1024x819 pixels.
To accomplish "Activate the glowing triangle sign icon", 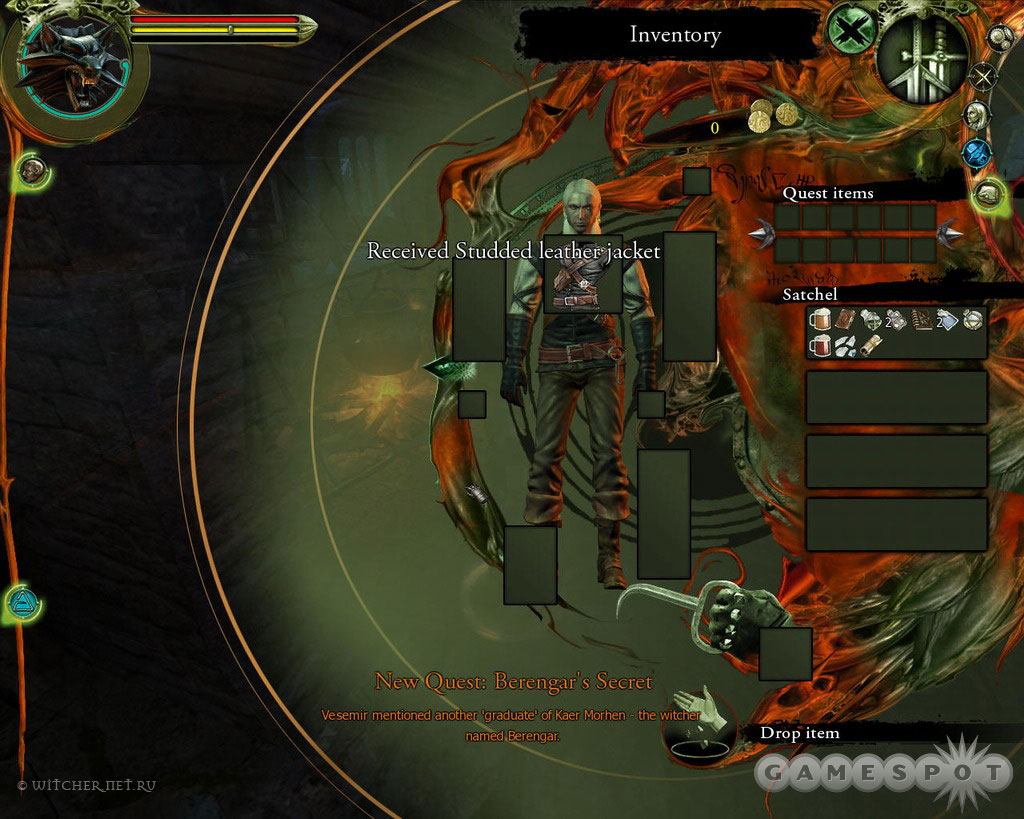I will [20, 603].
